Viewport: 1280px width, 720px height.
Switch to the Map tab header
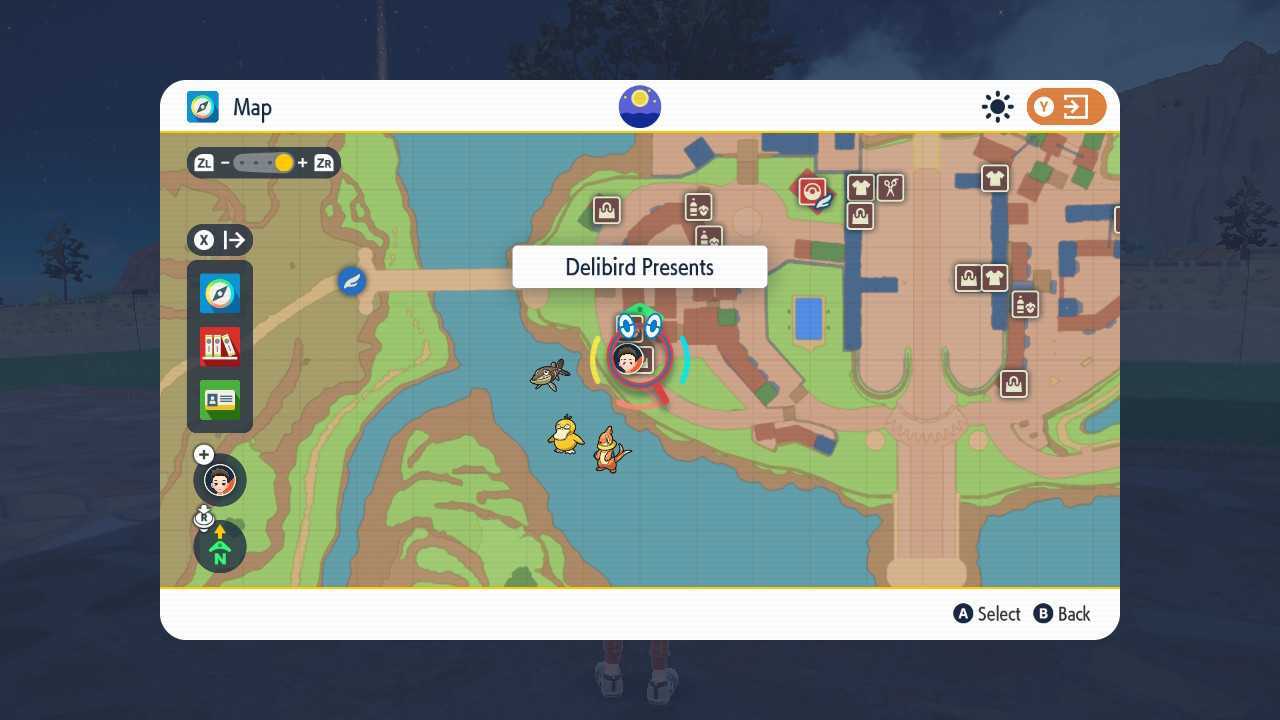pyautogui.click(x=232, y=107)
